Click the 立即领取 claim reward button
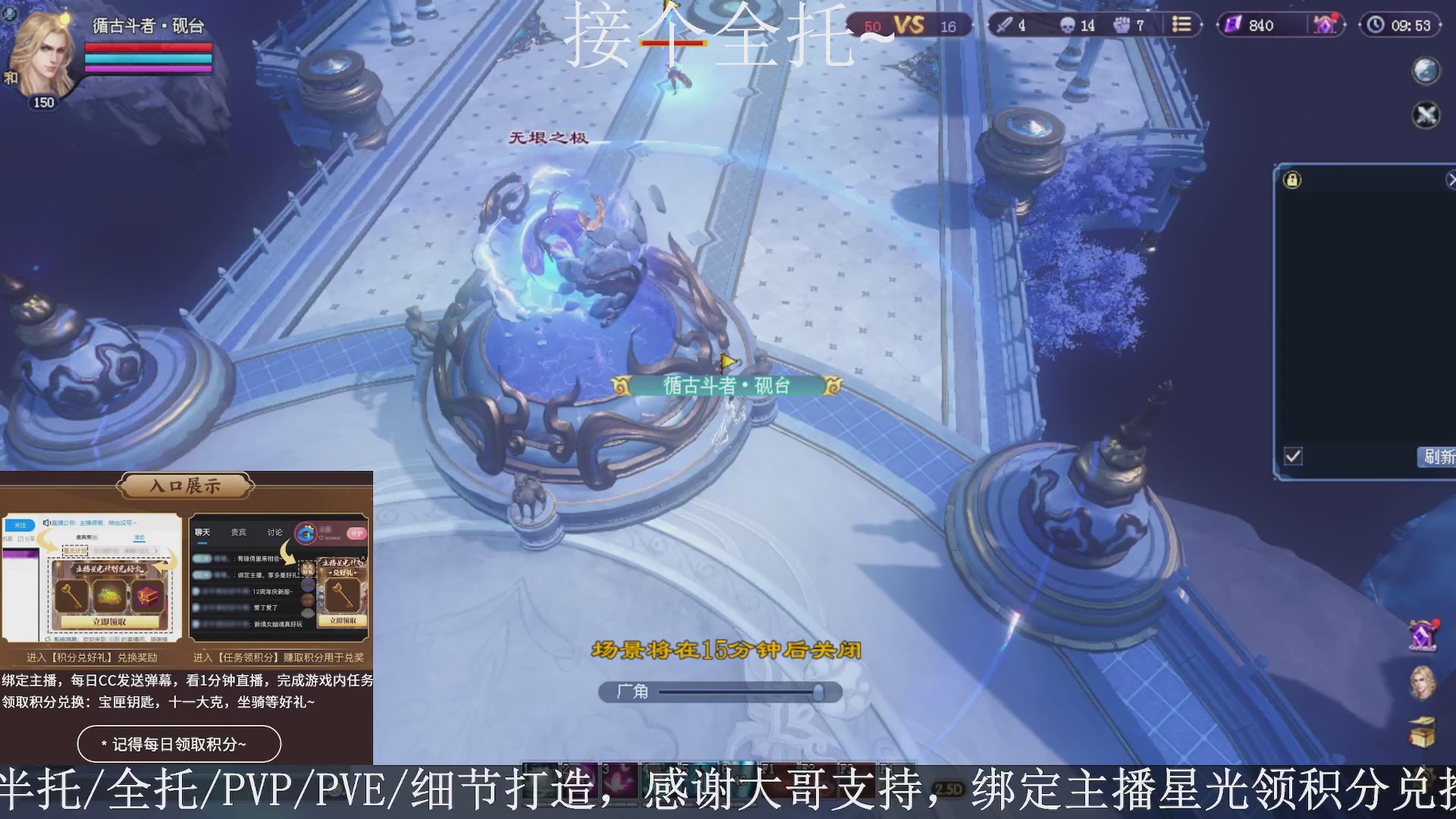The image size is (1456, 819). click(x=109, y=621)
